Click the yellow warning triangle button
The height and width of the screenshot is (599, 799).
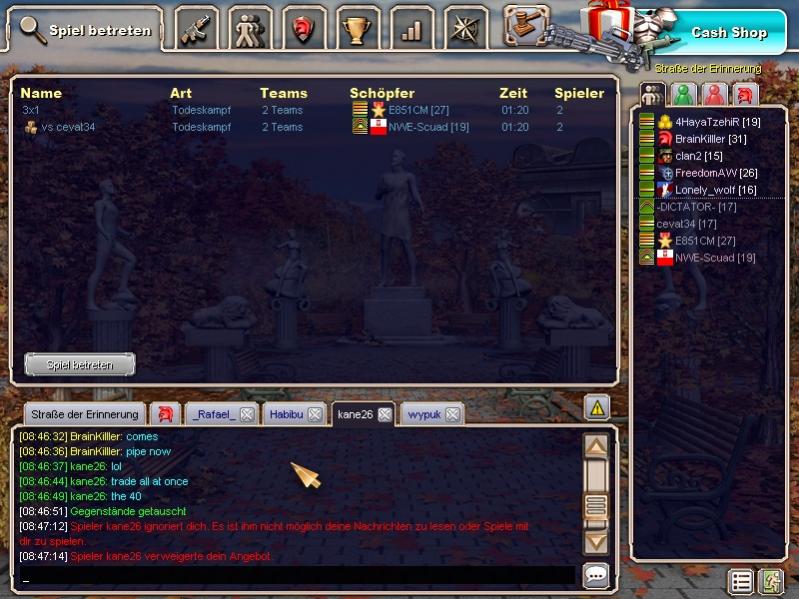point(597,407)
